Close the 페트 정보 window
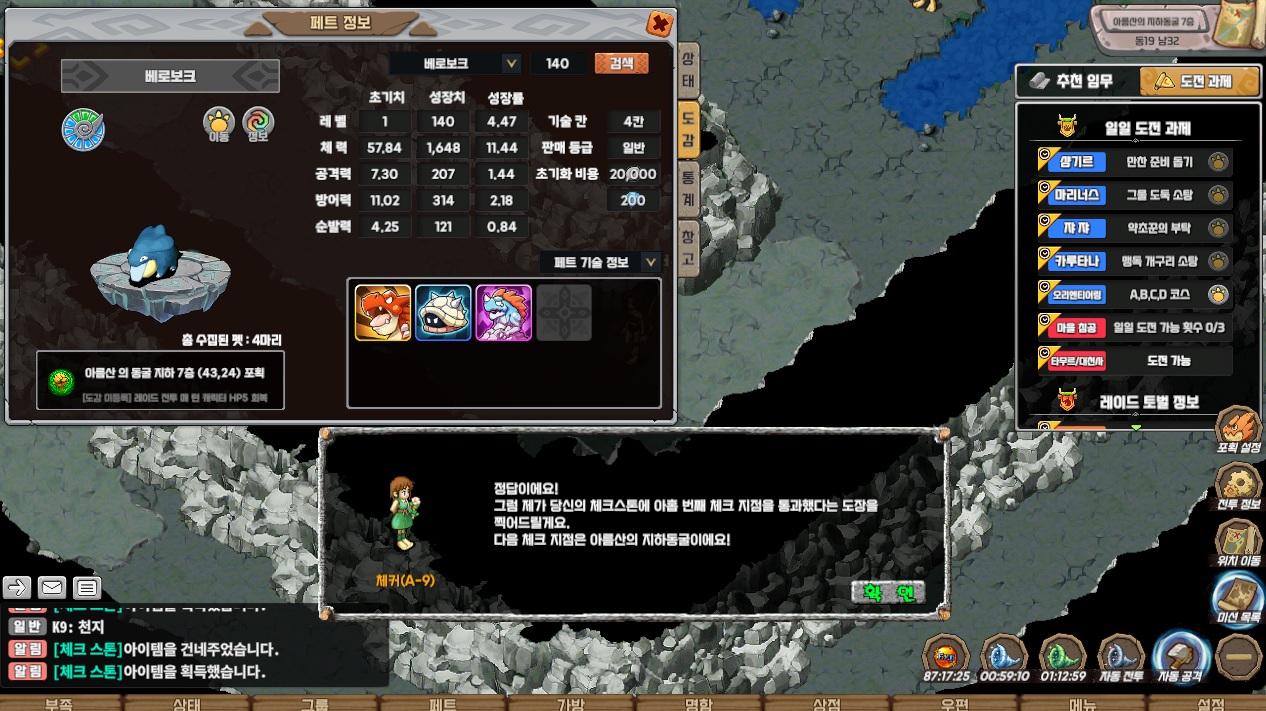Screen dimensions: 1266x711 click(x=660, y=23)
